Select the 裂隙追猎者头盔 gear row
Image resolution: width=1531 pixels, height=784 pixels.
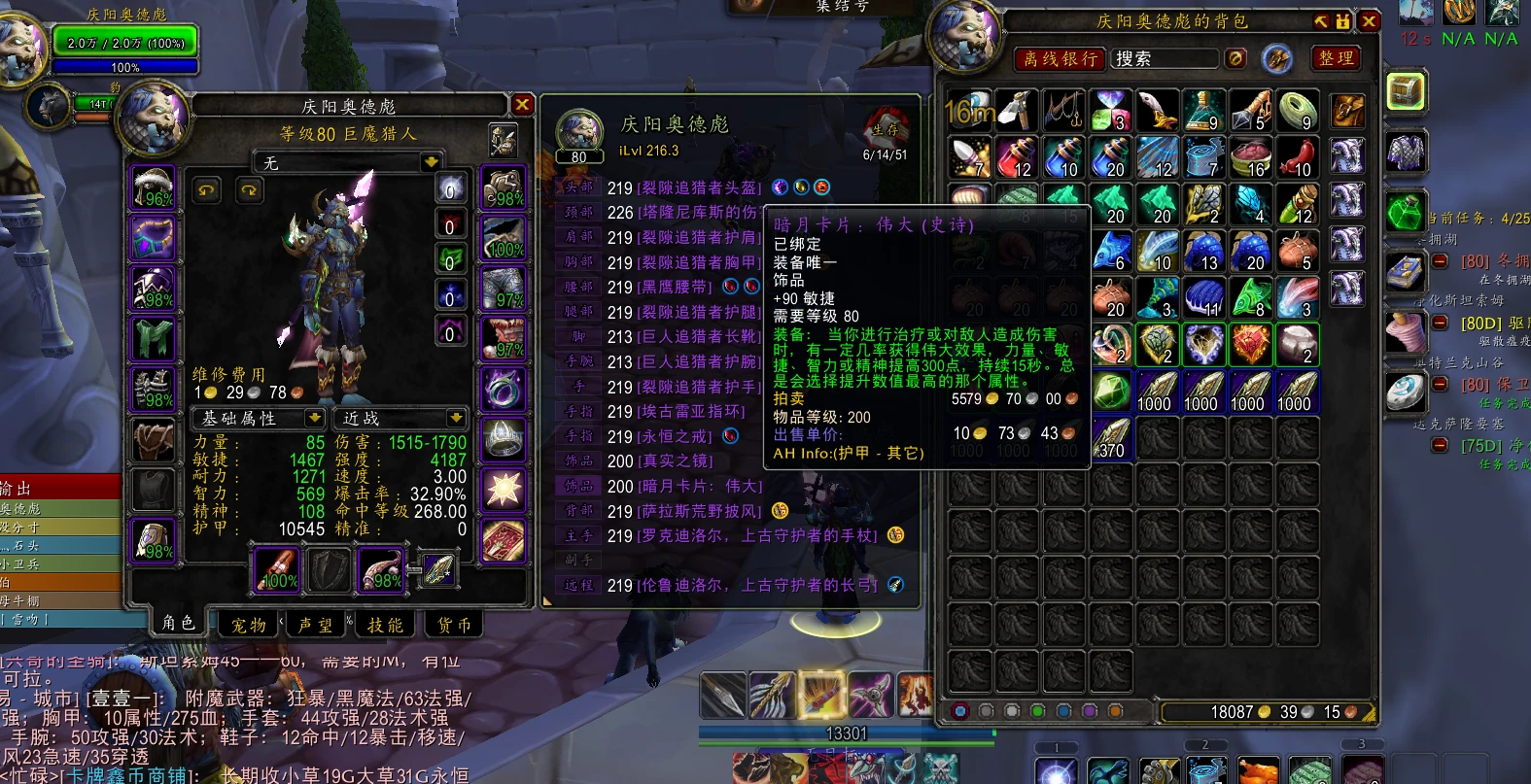point(698,187)
